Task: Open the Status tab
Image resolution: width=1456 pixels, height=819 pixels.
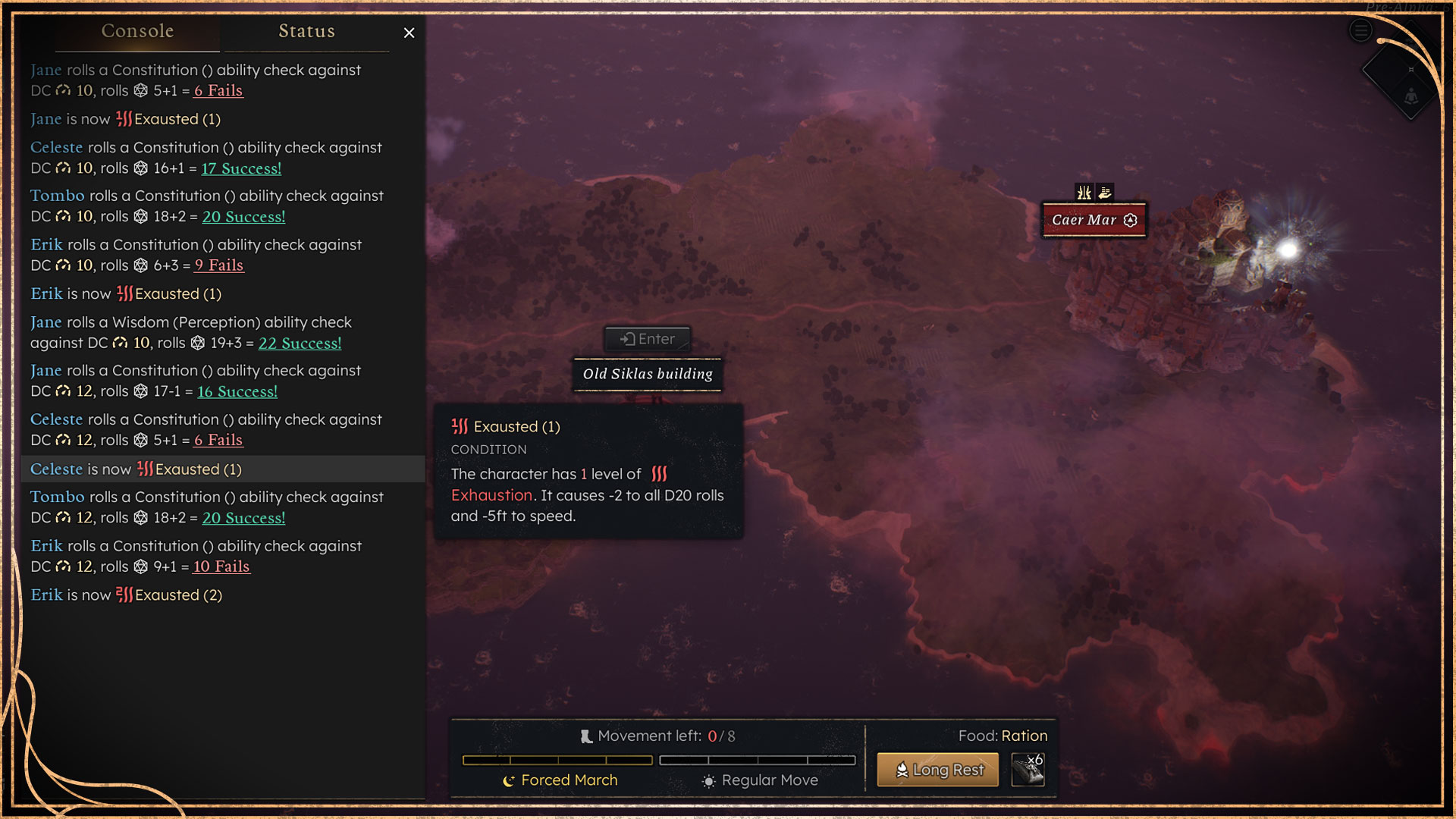Action: coord(306,31)
